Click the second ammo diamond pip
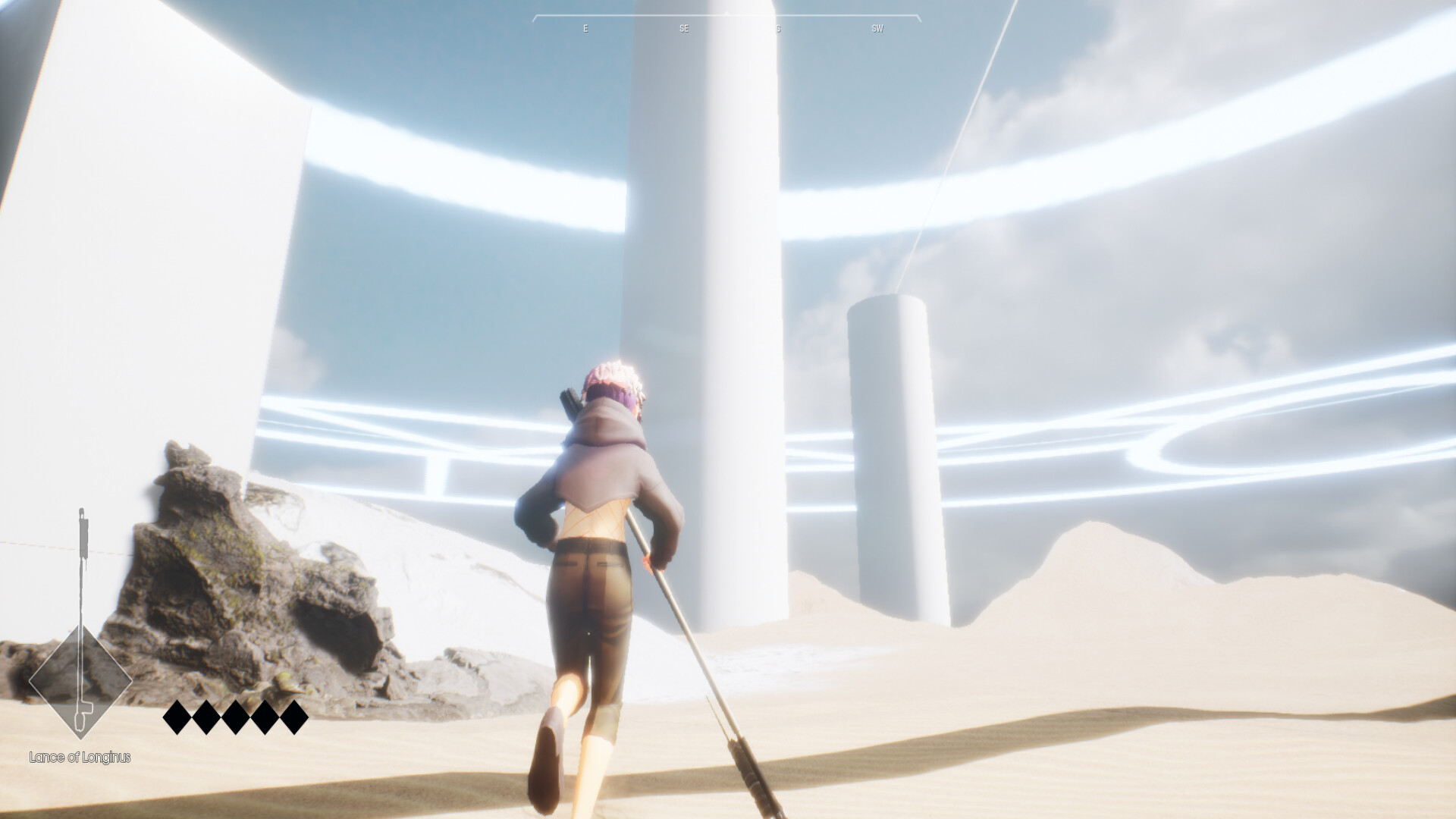1456x819 pixels. click(x=206, y=717)
